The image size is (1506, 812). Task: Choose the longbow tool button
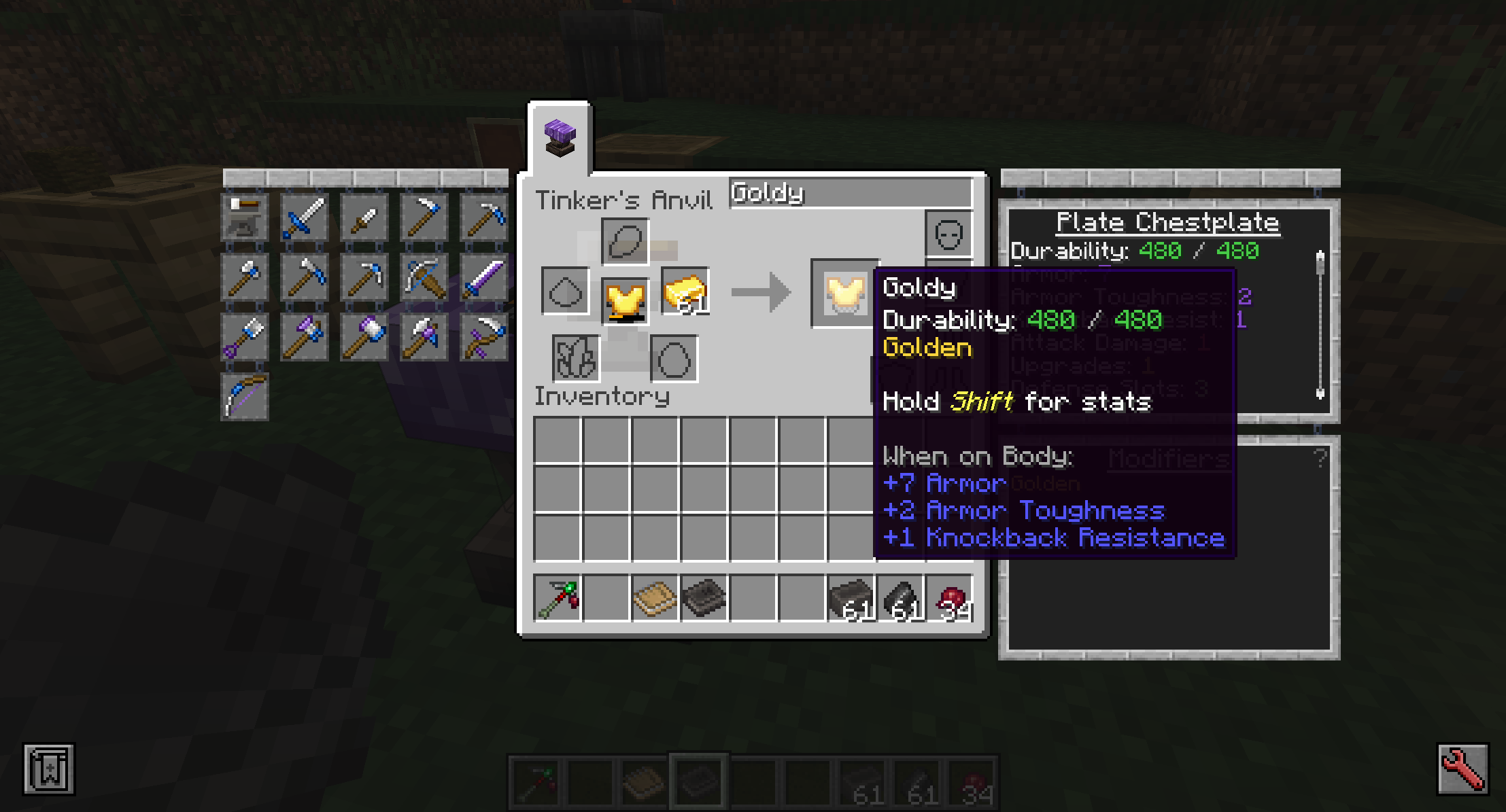[x=244, y=397]
